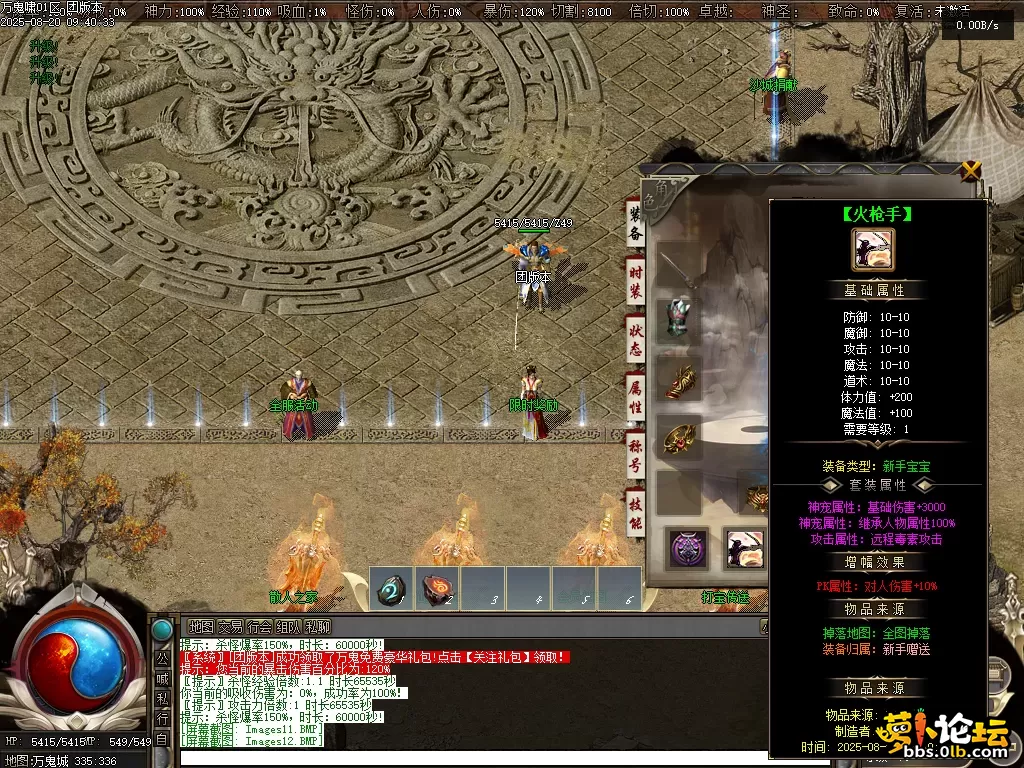Open the 地图 map button
Image resolution: width=1024 pixels, height=768 pixels.
201,627
